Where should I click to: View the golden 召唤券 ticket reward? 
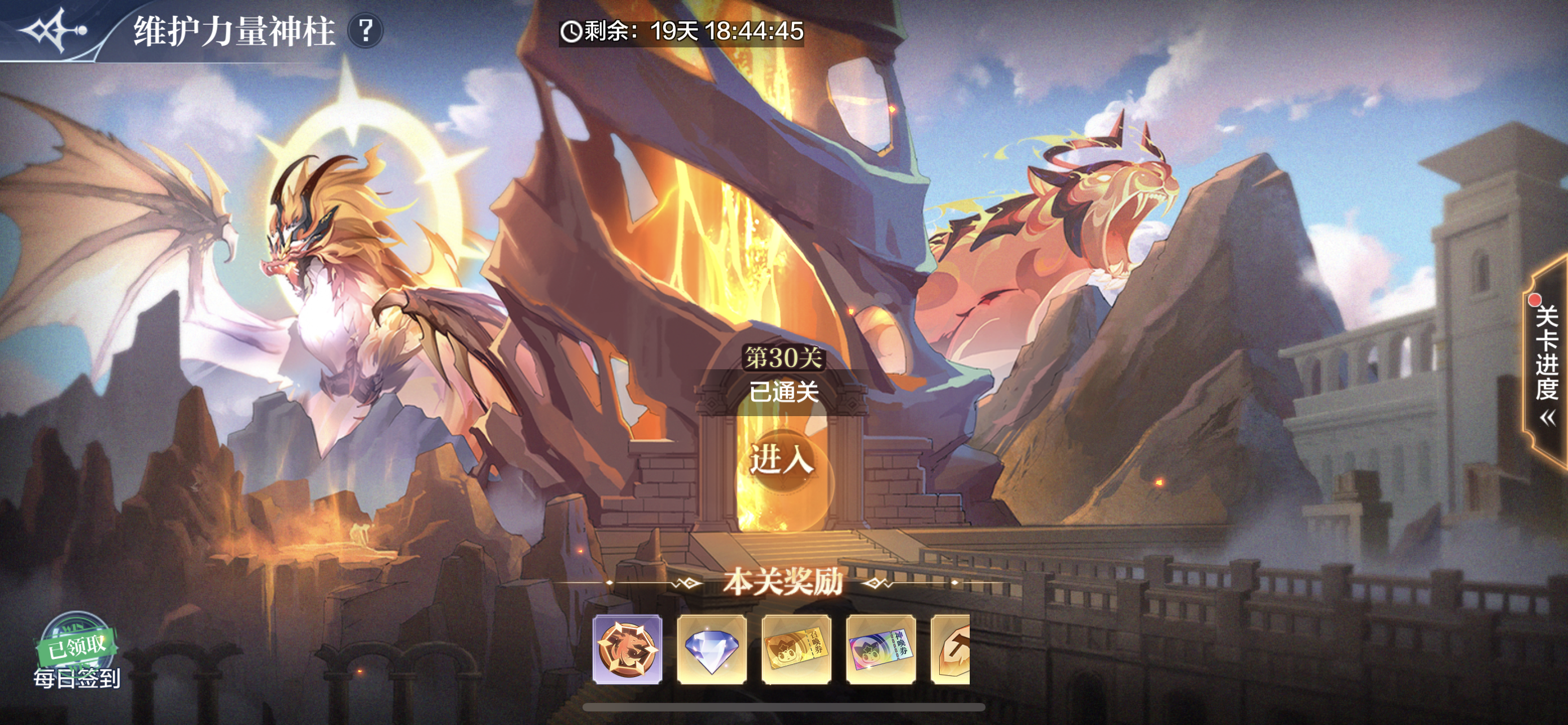tap(796, 649)
